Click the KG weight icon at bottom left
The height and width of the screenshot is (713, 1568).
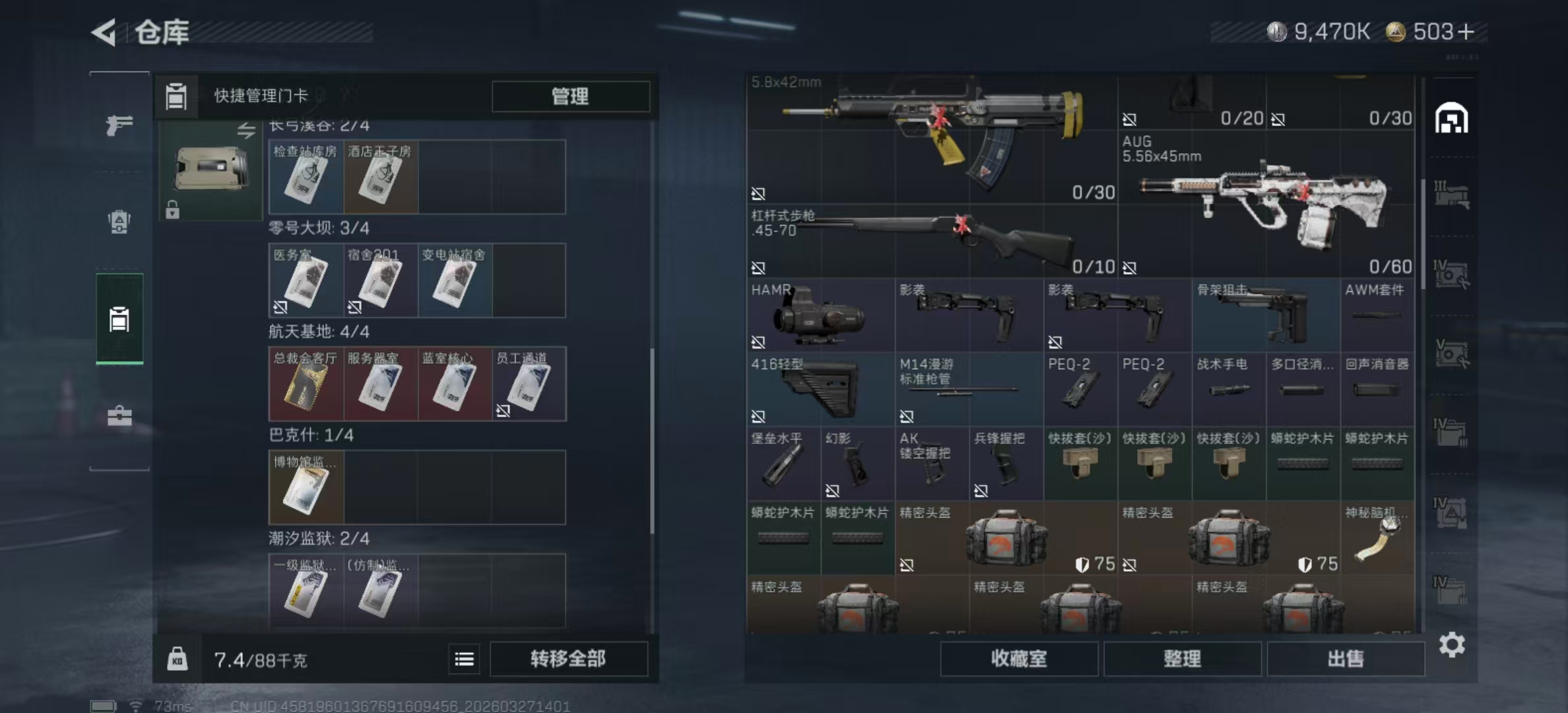point(178,659)
